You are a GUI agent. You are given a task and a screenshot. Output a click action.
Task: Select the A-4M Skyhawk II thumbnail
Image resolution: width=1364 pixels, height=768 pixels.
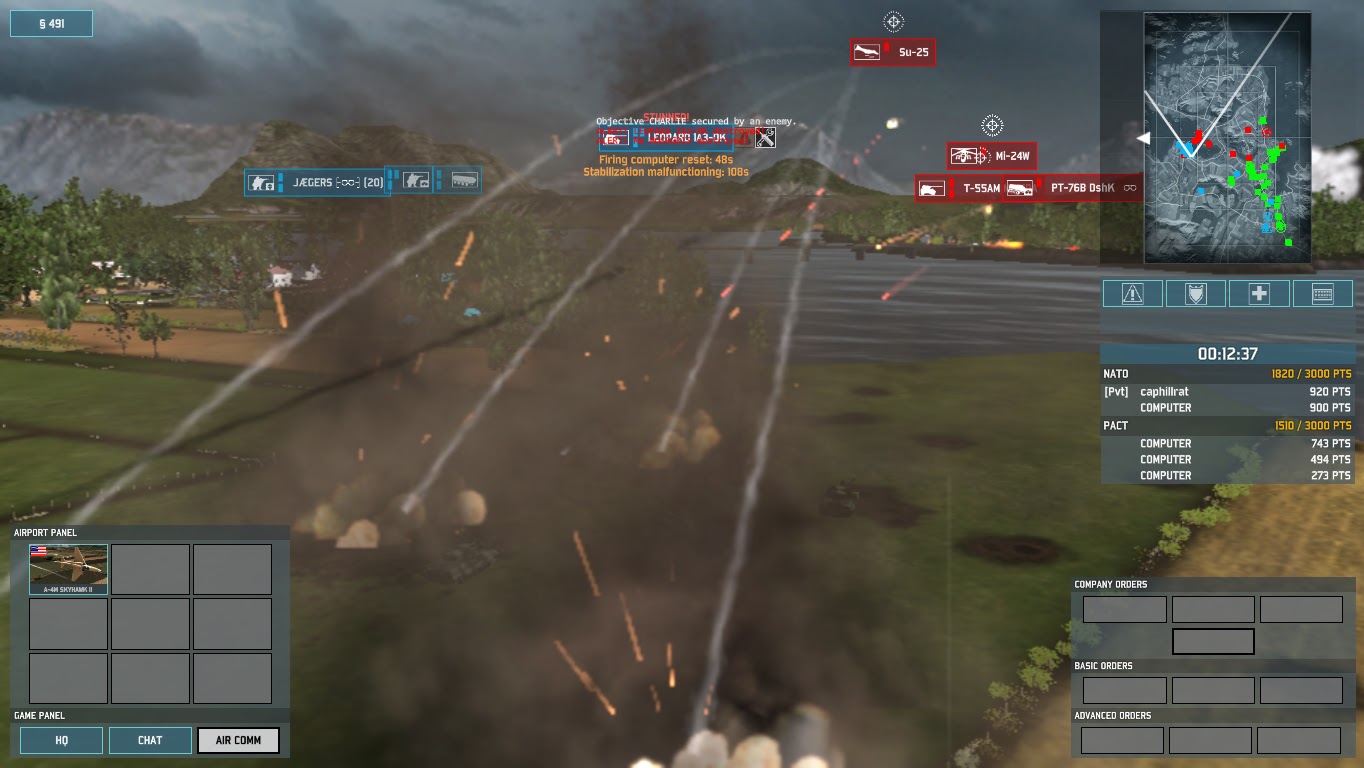67,567
